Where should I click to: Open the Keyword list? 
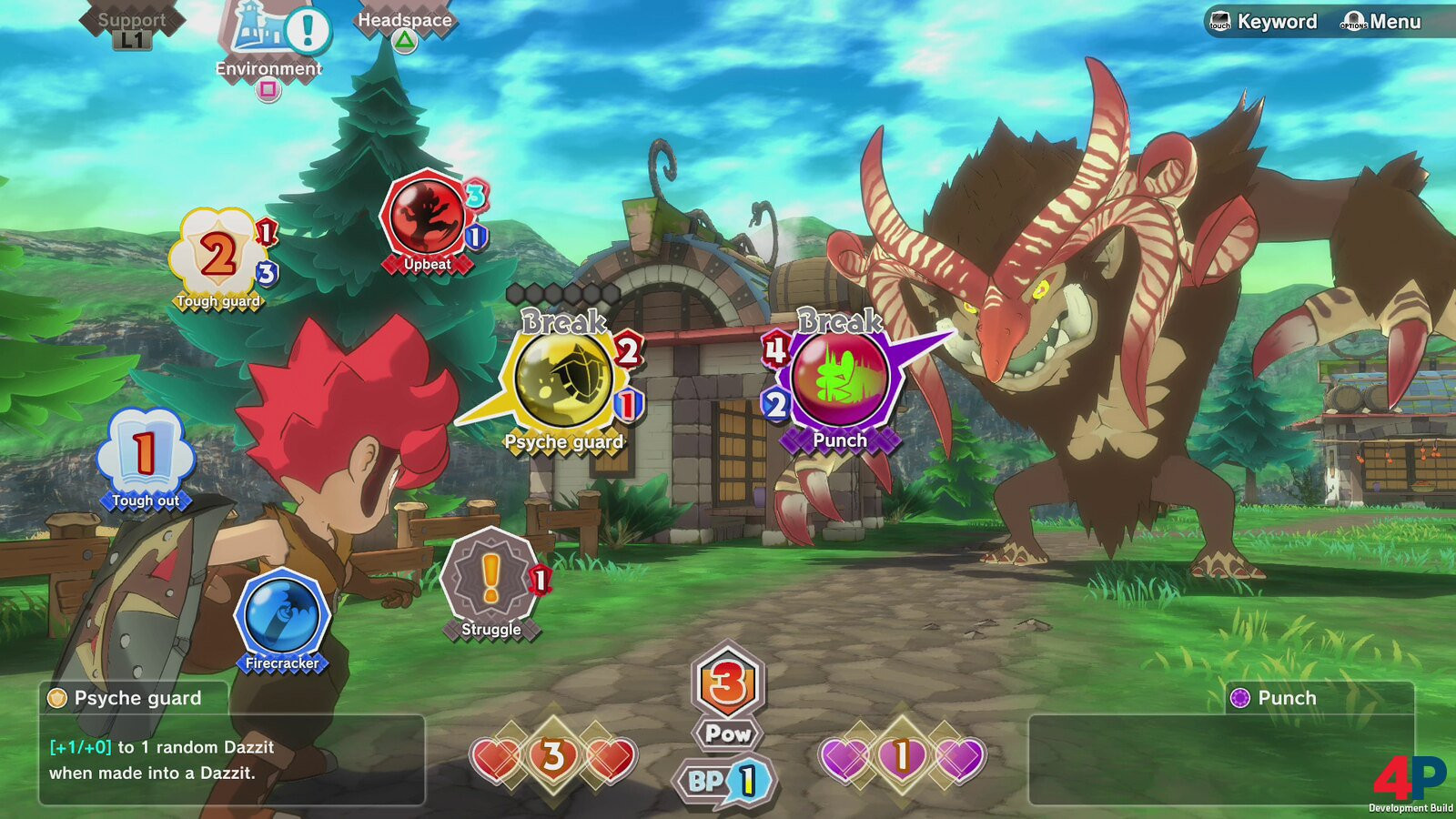pos(1265,22)
